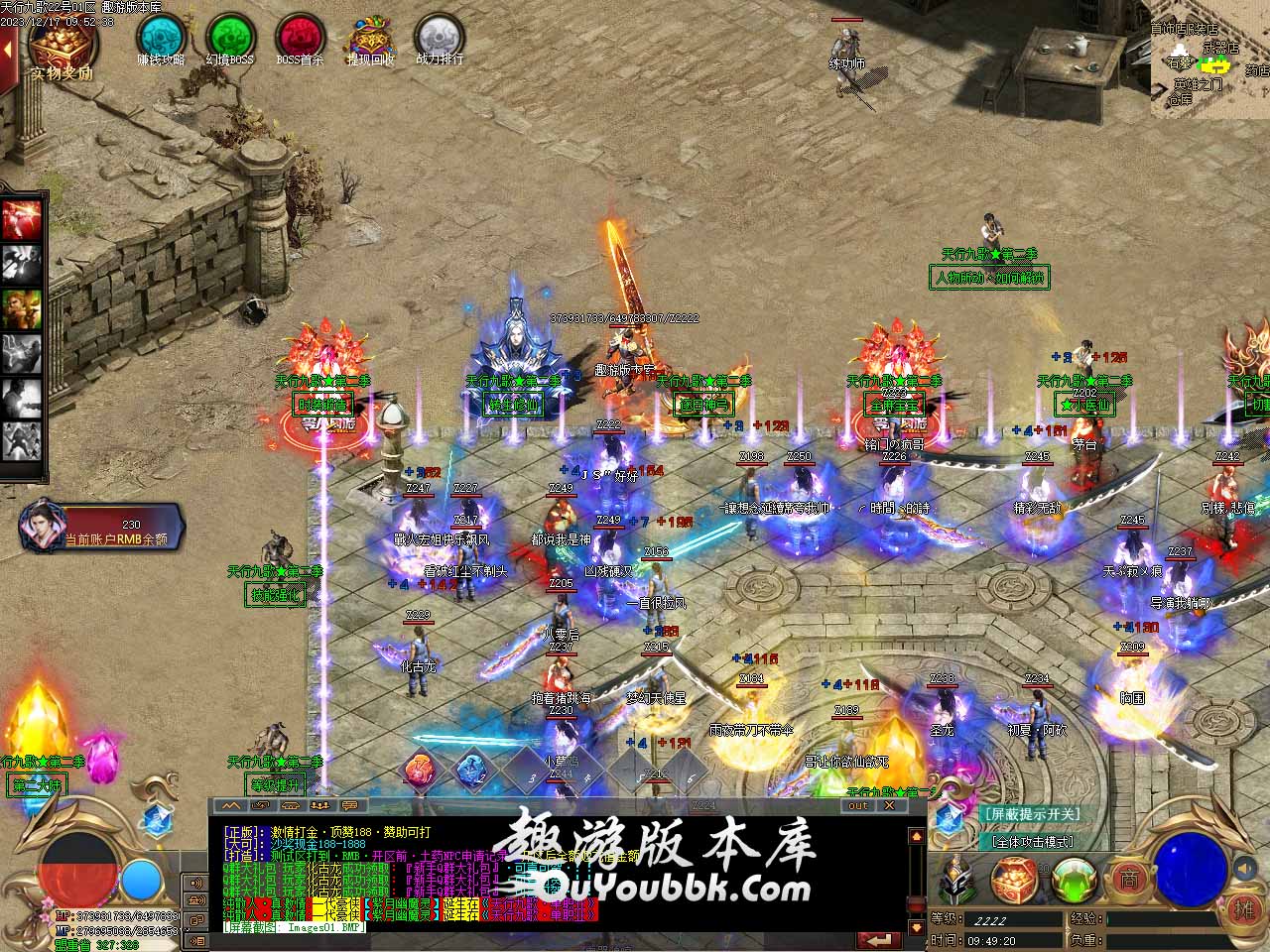
Task: Open the 赚钱攻略 cyan orb guide
Action: point(161,38)
